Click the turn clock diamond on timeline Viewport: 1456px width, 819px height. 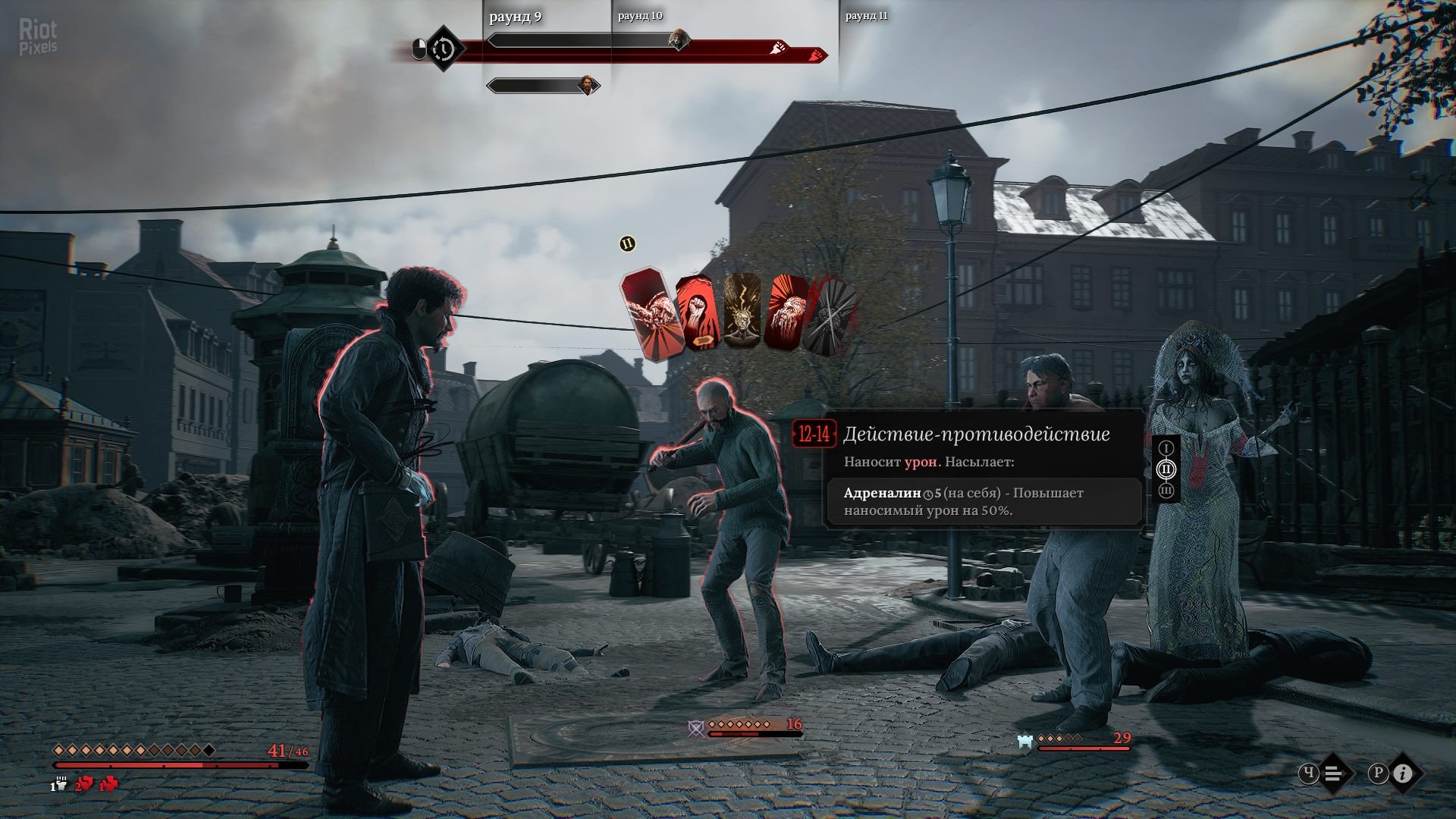click(443, 50)
